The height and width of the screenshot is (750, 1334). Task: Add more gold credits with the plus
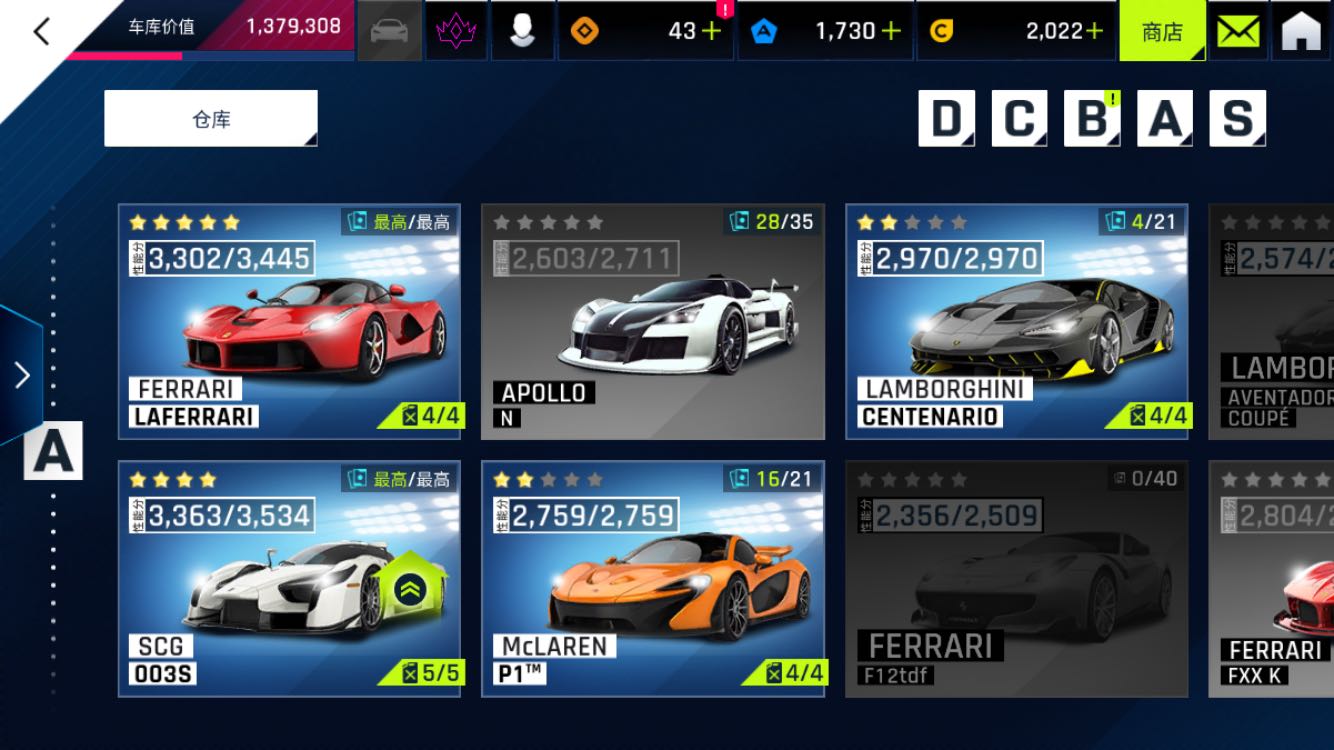tap(1094, 31)
